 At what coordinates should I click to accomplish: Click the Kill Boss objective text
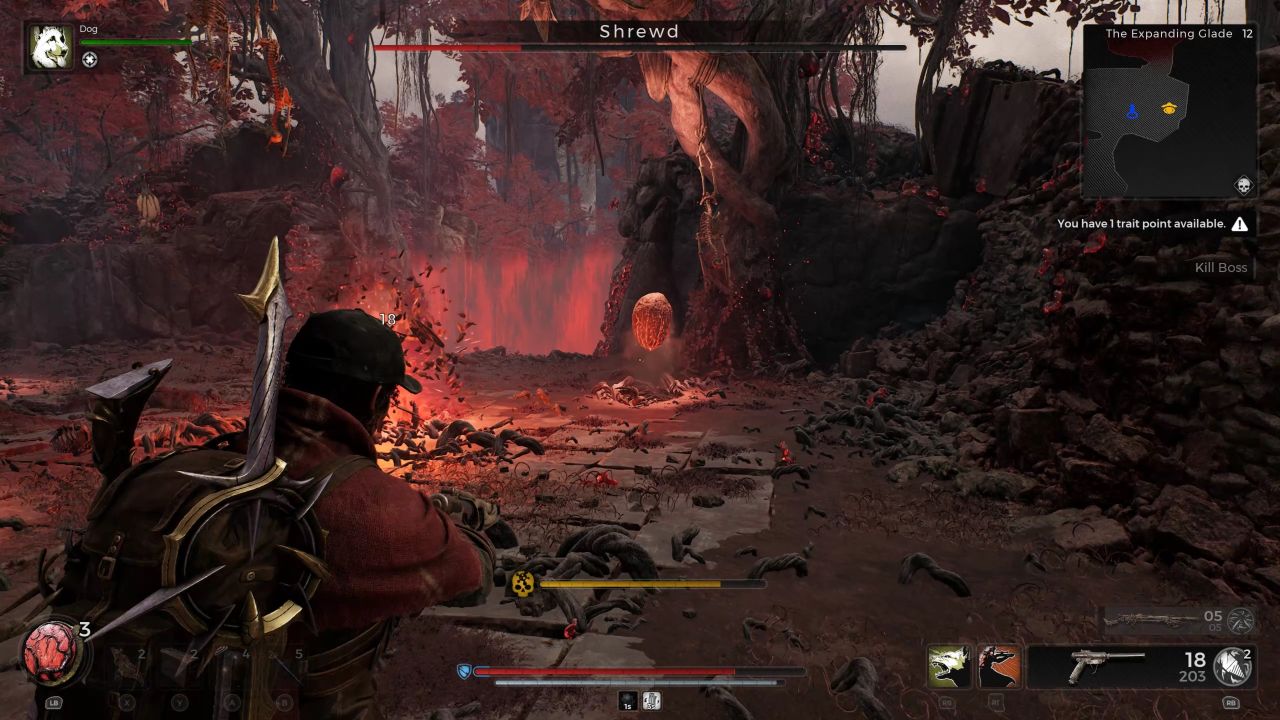[1219, 267]
